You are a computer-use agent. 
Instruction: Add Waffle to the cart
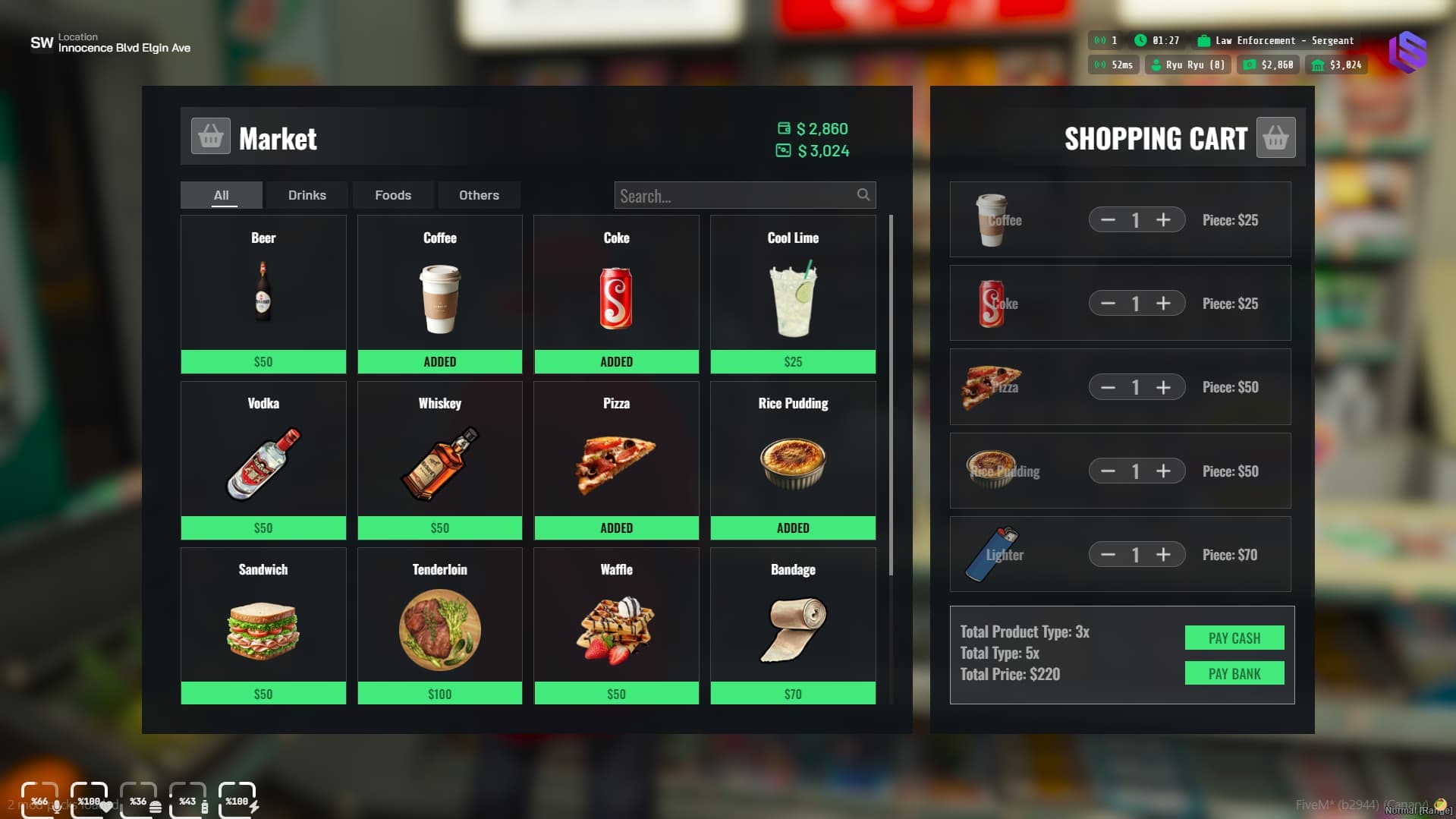pyautogui.click(x=616, y=694)
